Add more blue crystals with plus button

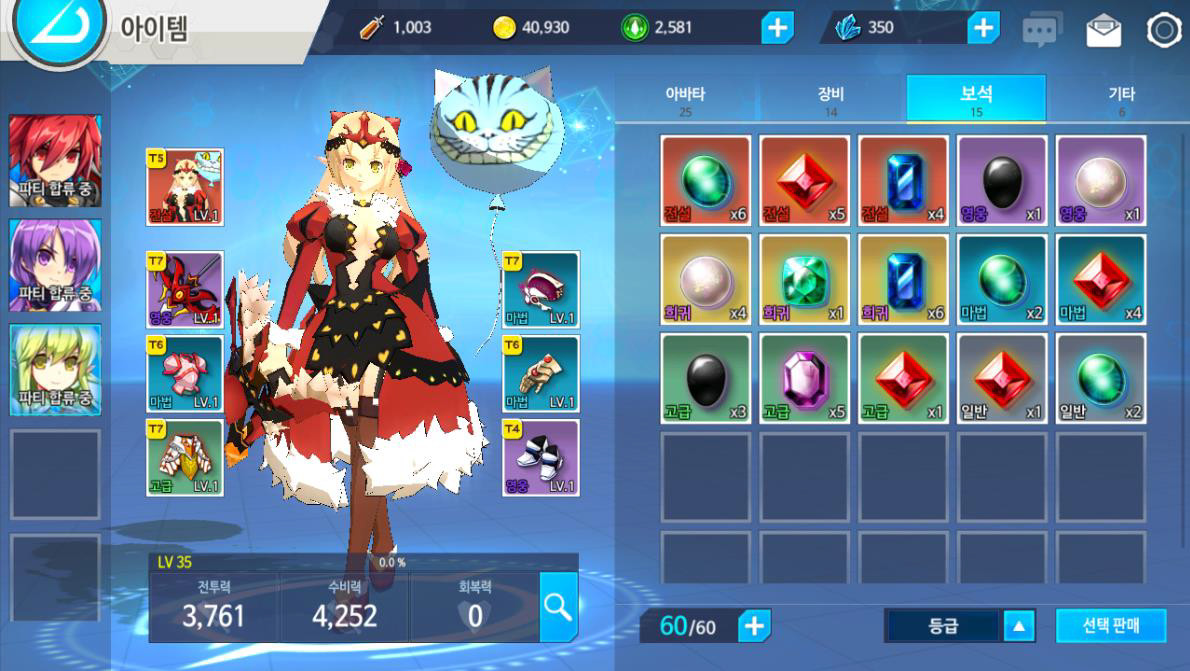(x=983, y=28)
